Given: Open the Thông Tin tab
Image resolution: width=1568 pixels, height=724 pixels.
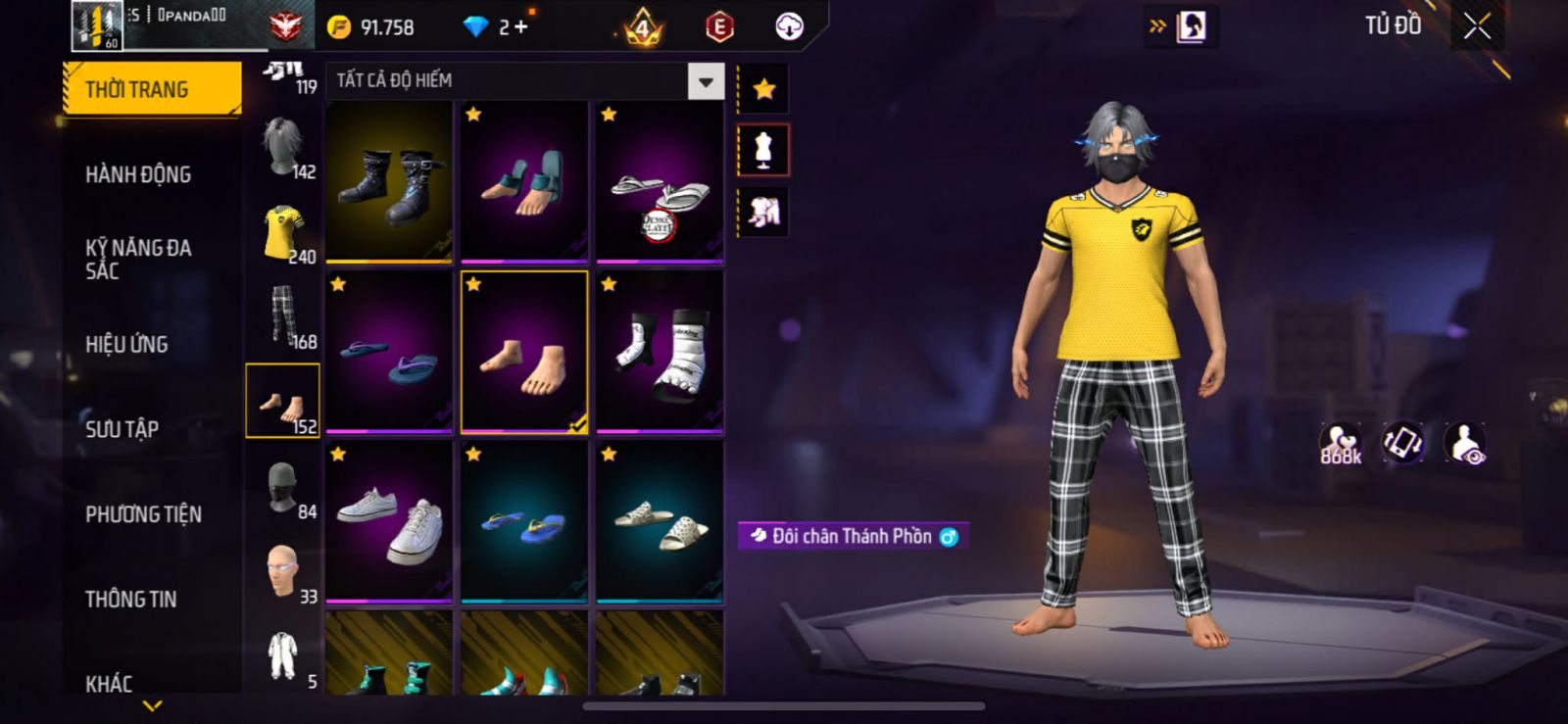Looking at the screenshot, I should pos(130,599).
